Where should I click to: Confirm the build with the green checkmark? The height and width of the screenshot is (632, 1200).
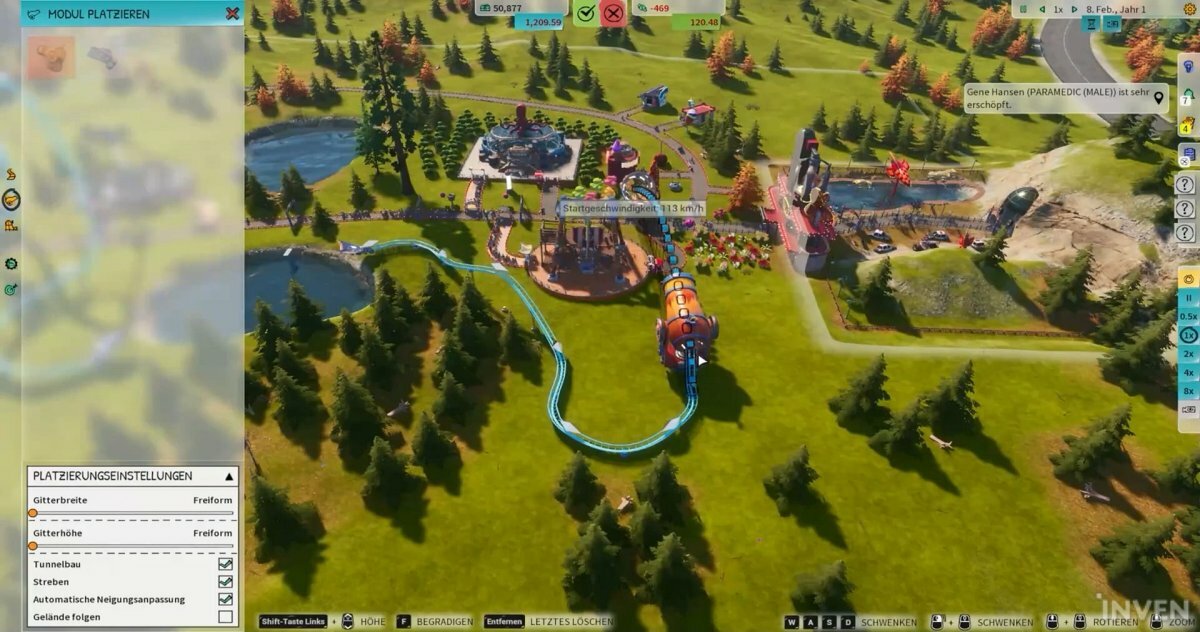[586, 13]
